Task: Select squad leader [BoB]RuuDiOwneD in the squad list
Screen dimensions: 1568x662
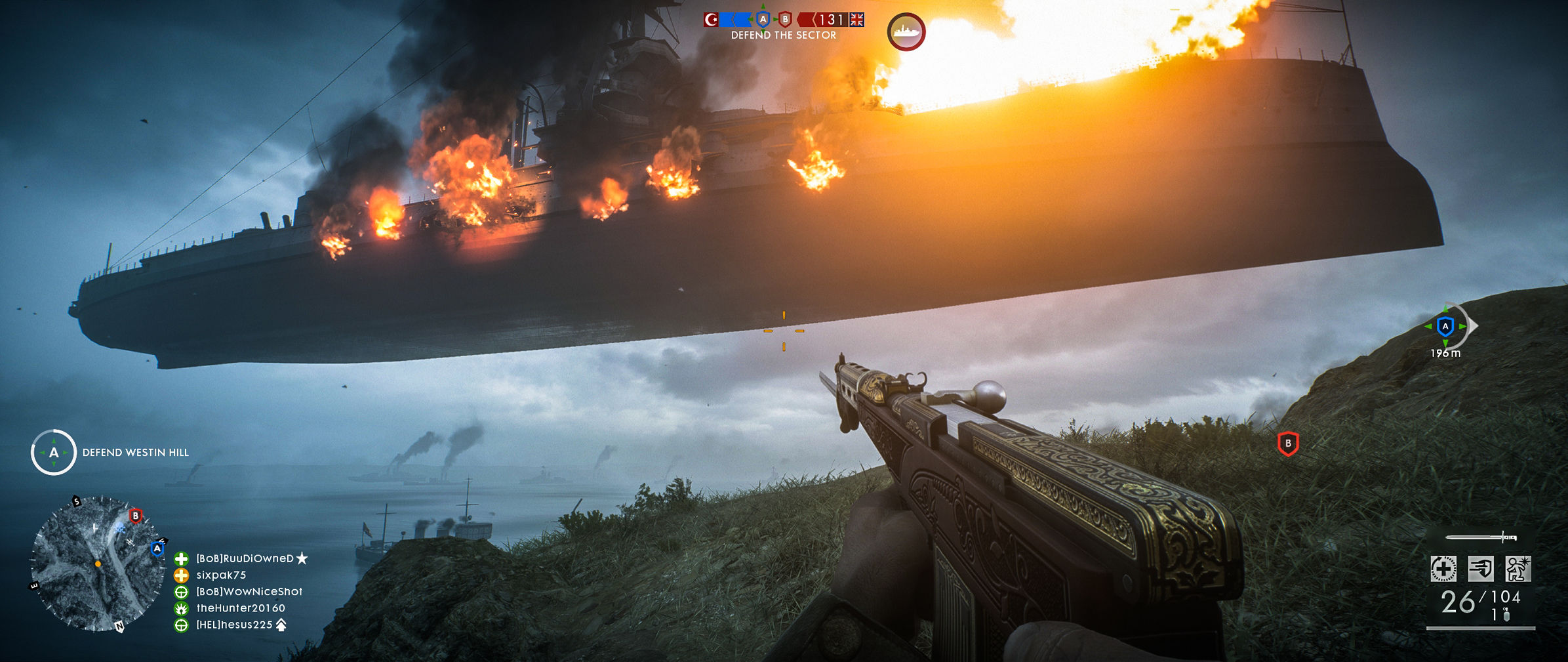Action: click(x=245, y=558)
